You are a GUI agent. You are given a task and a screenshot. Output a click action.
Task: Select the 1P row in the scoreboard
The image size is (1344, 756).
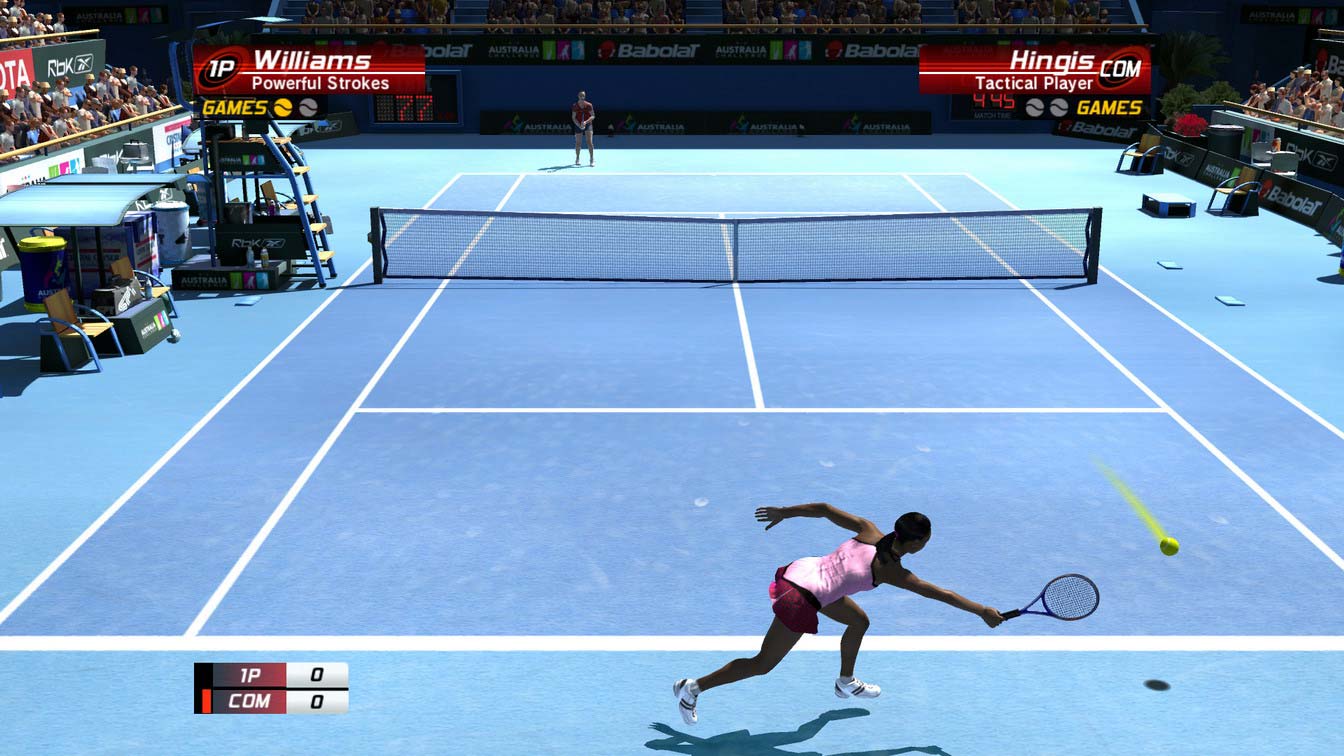point(250,676)
